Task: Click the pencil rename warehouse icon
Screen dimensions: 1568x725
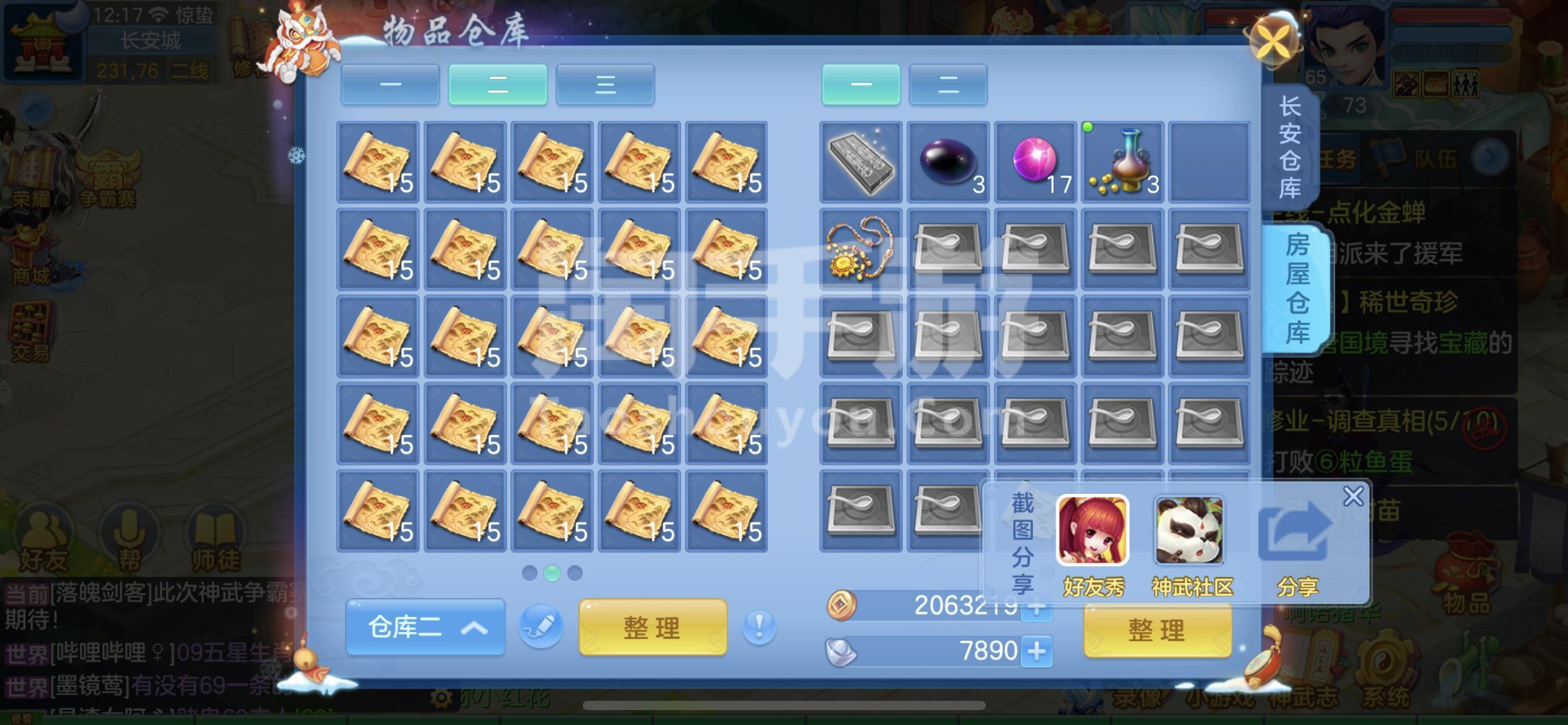Action: (541, 627)
